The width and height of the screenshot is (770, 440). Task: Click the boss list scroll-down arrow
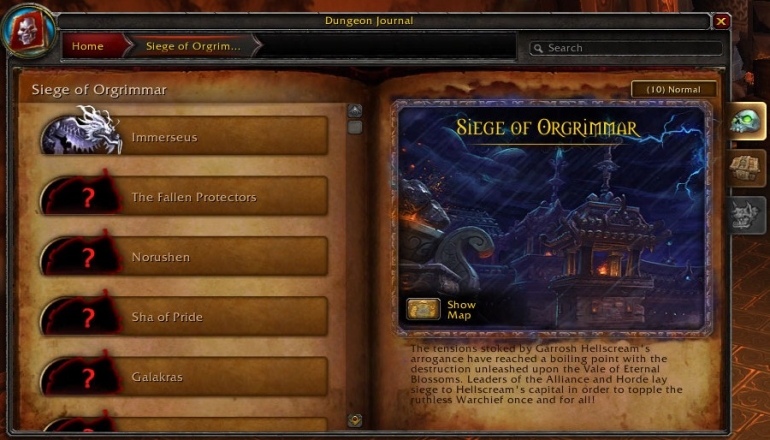click(x=355, y=420)
